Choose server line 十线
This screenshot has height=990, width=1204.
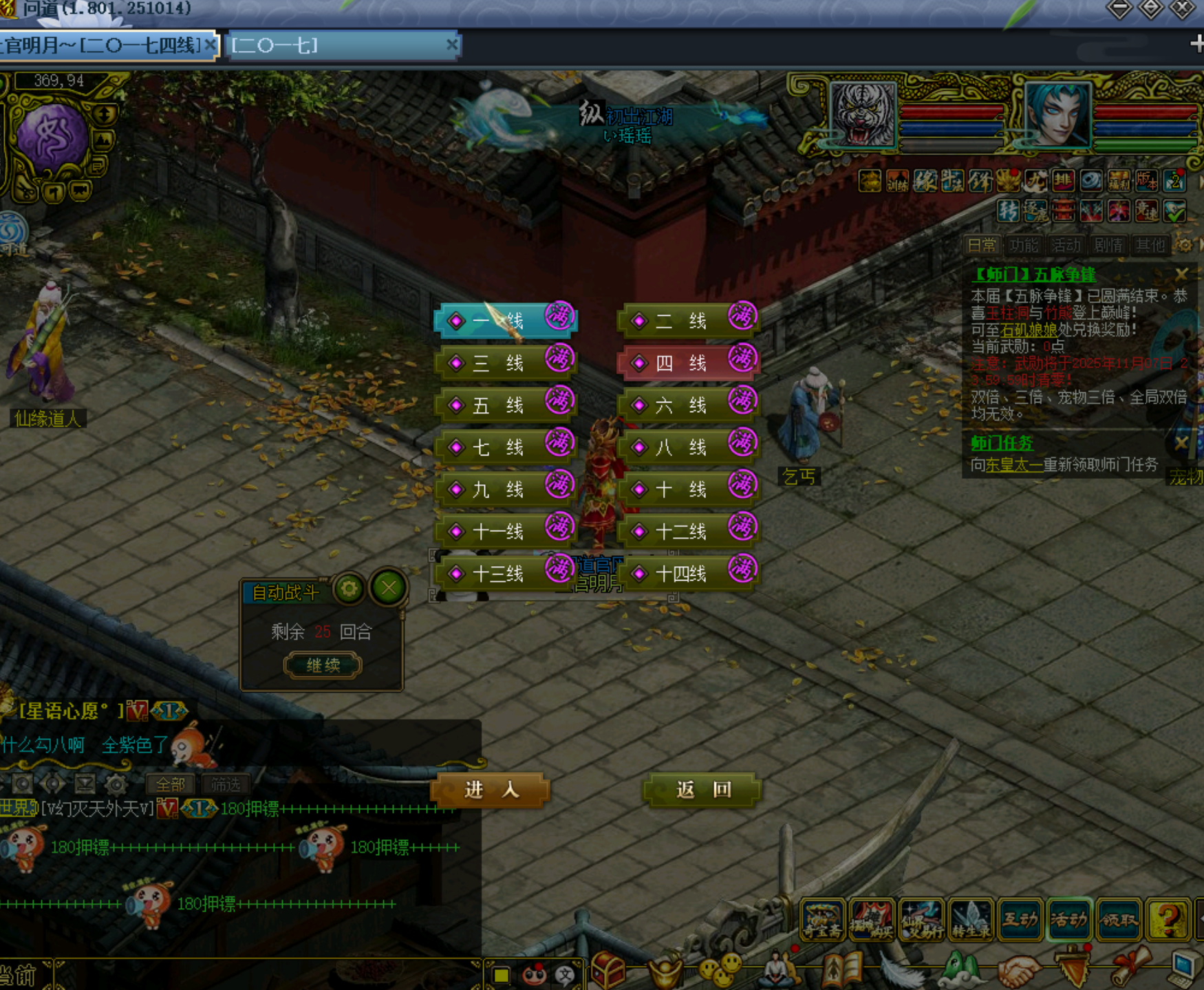point(688,490)
